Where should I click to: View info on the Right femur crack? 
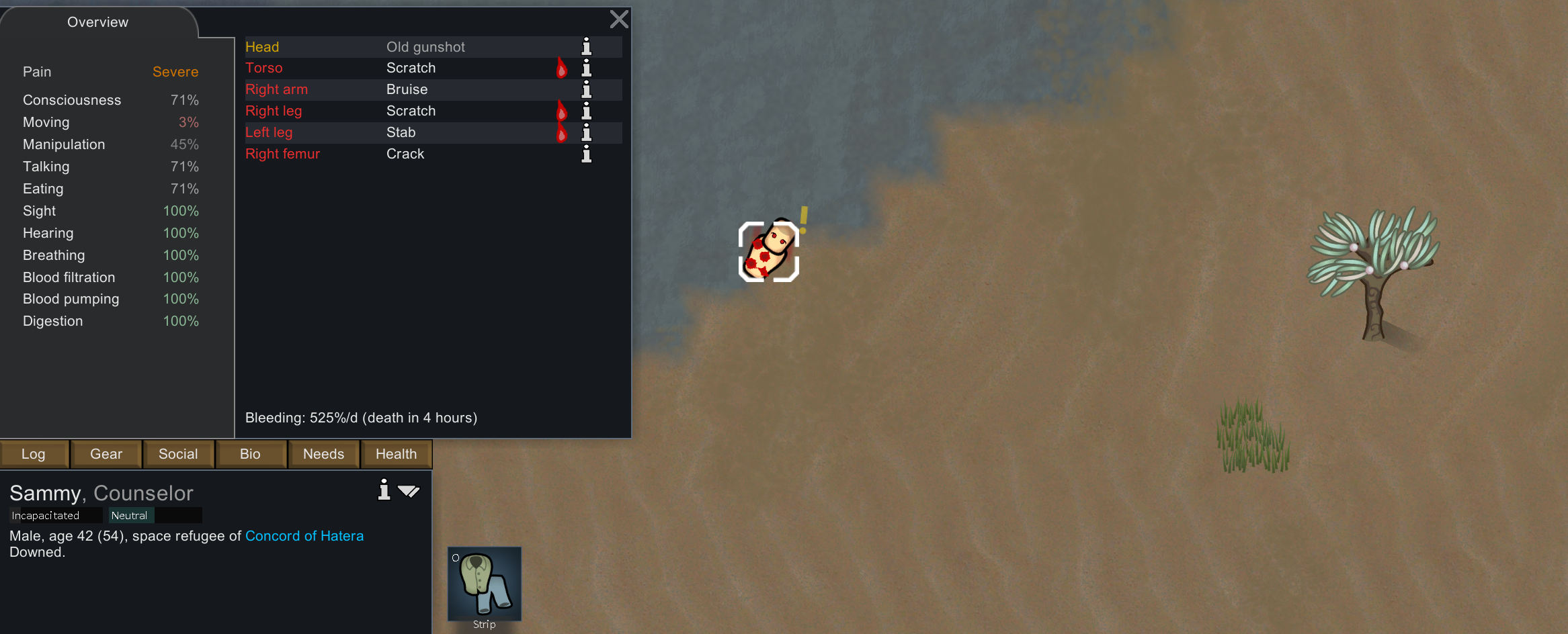point(586,154)
